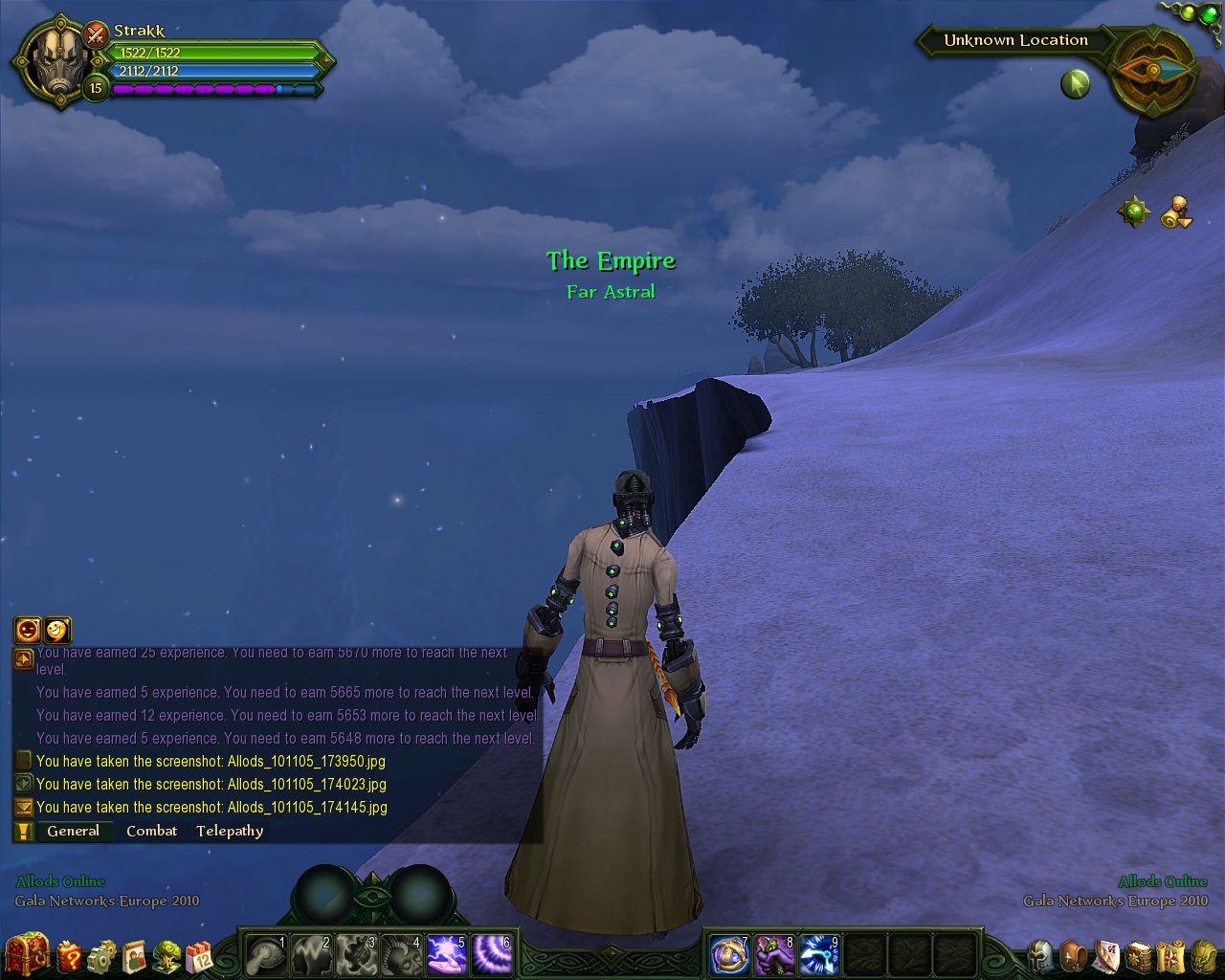The height and width of the screenshot is (980, 1225).
Task: Use the skull ability in slot 4
Action: tap(401, 955)
